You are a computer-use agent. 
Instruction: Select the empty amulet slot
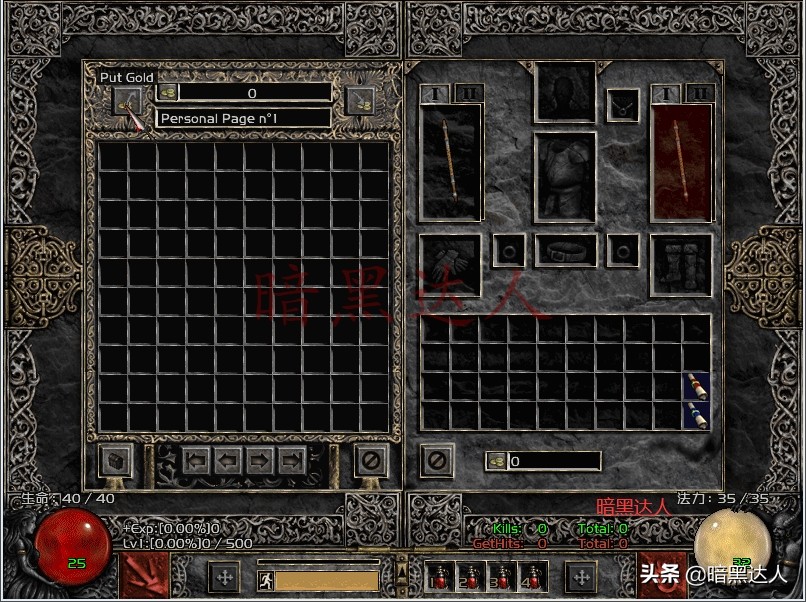click(624, 104)
